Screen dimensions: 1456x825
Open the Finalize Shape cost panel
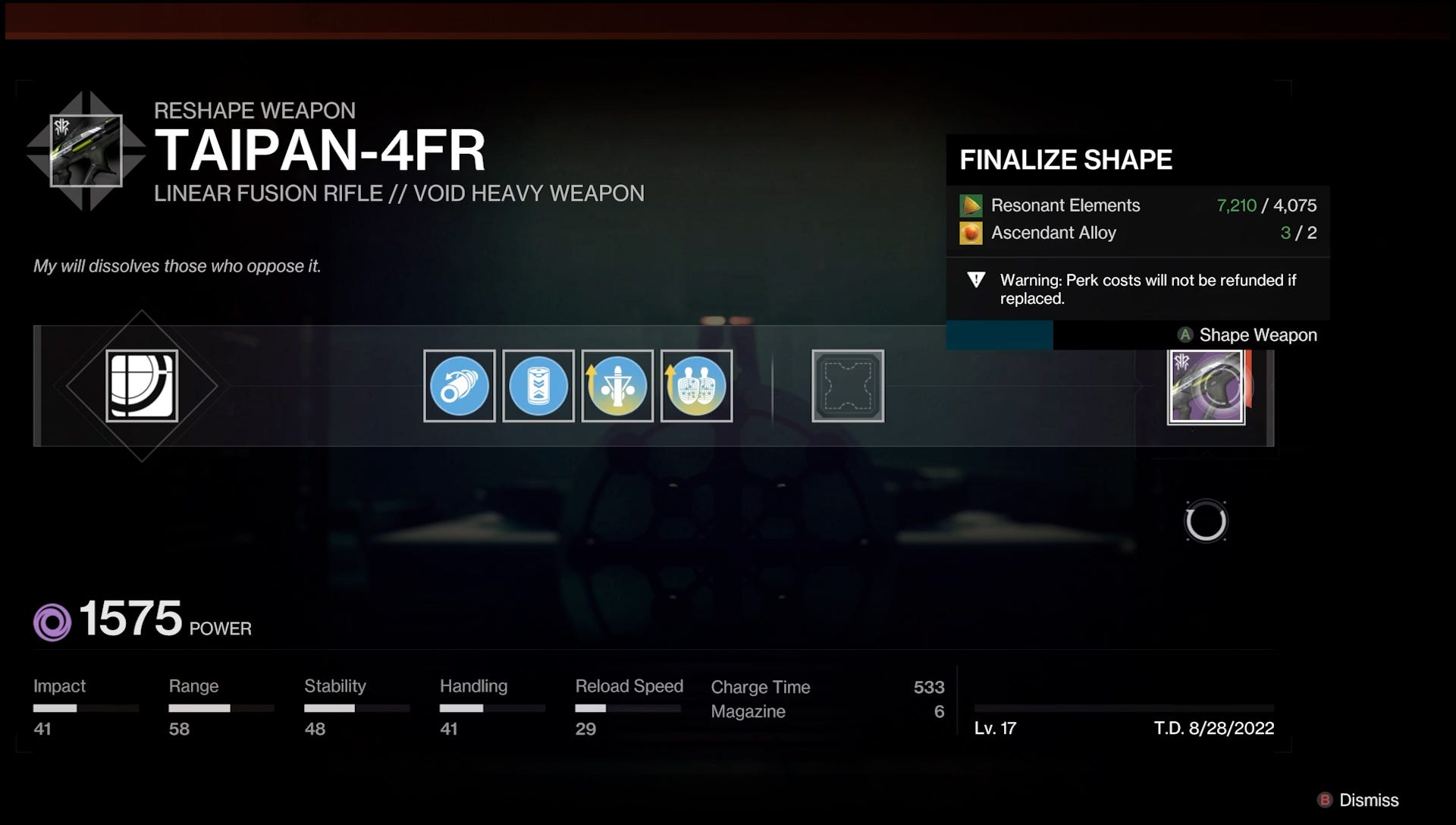click(x=1065, y=160)
